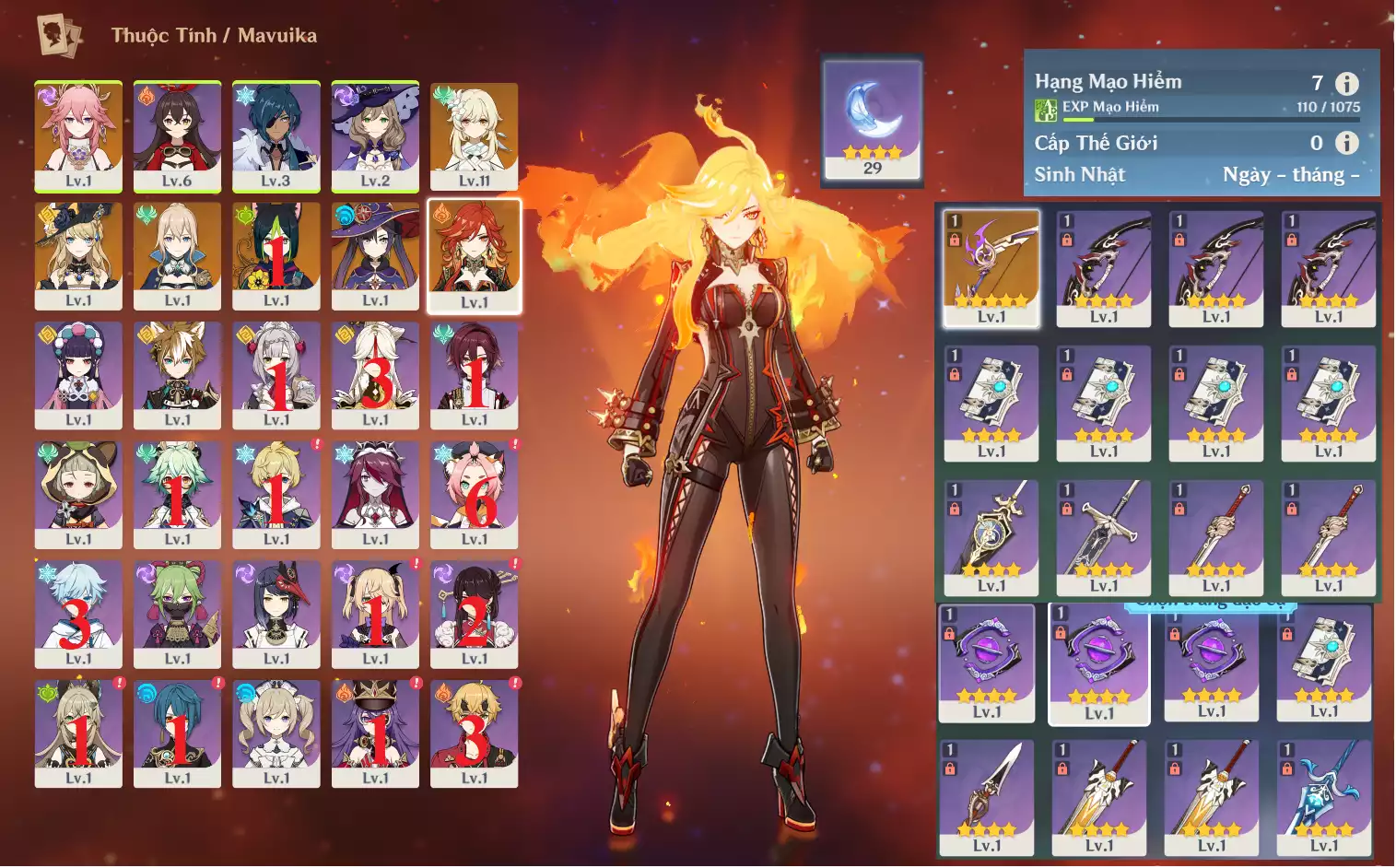Image resolution: width=1396 pixels, height=868 pixels.
Task: Choose Mona in the purple witch hat
Action: point(375,255)
